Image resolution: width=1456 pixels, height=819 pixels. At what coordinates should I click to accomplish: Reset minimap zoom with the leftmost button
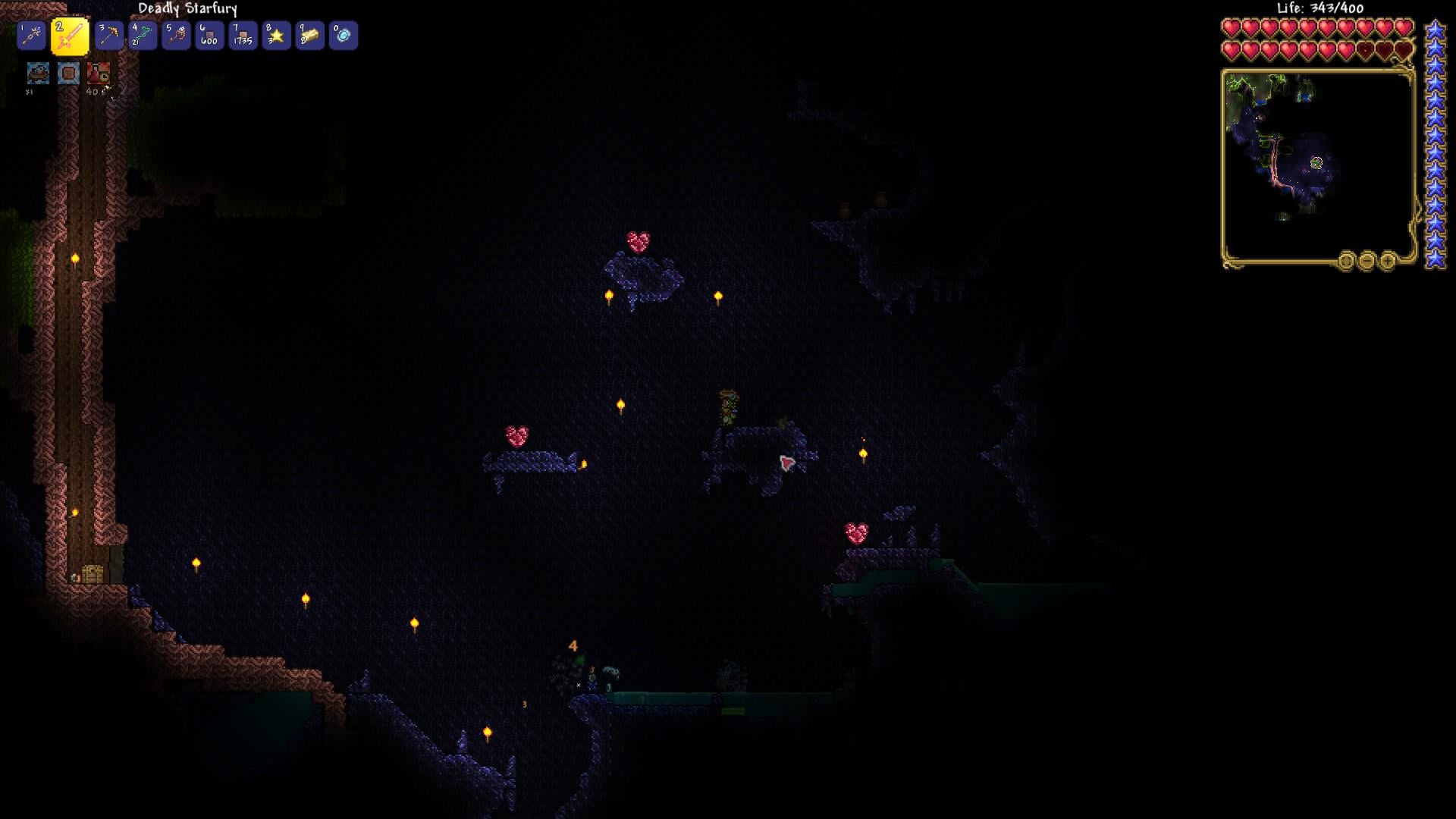[1346, 262]
